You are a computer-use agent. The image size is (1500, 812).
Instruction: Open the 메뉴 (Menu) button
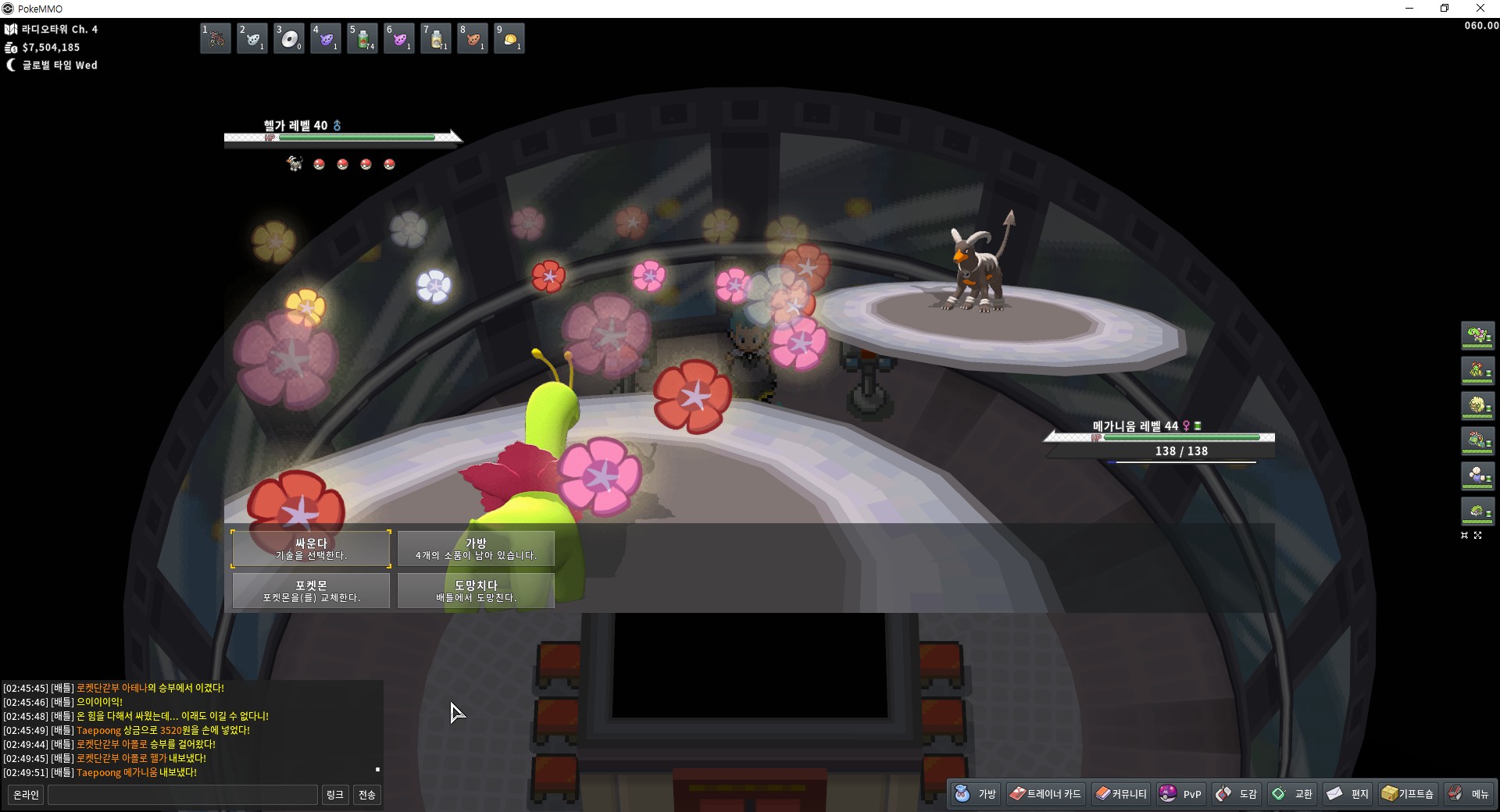(x=1469, y=794)
